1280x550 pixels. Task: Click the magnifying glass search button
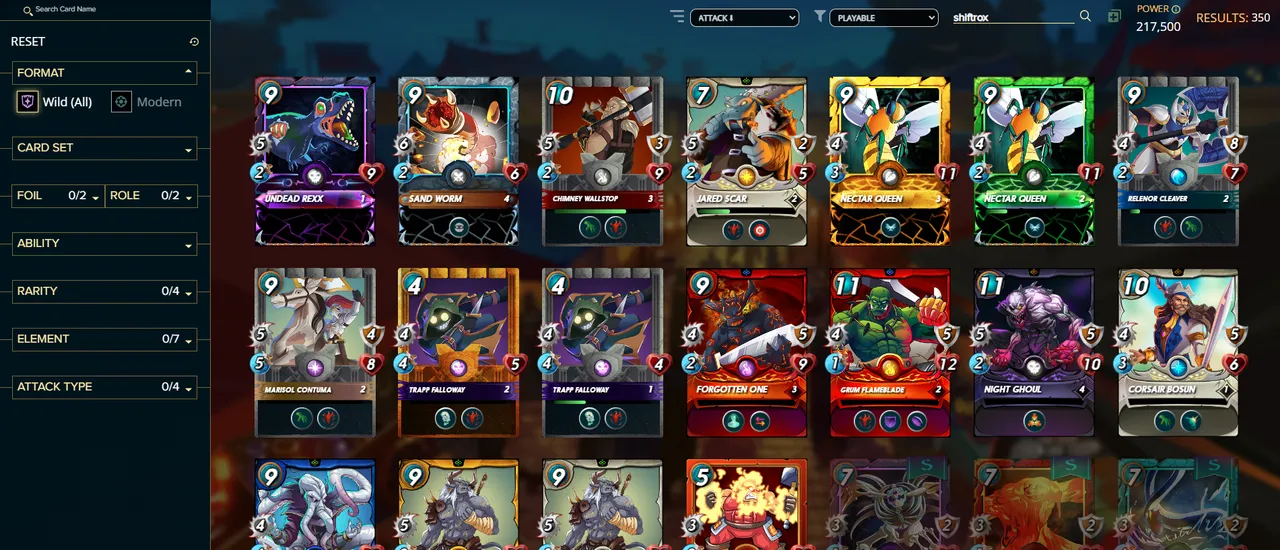pos(1085,17)
